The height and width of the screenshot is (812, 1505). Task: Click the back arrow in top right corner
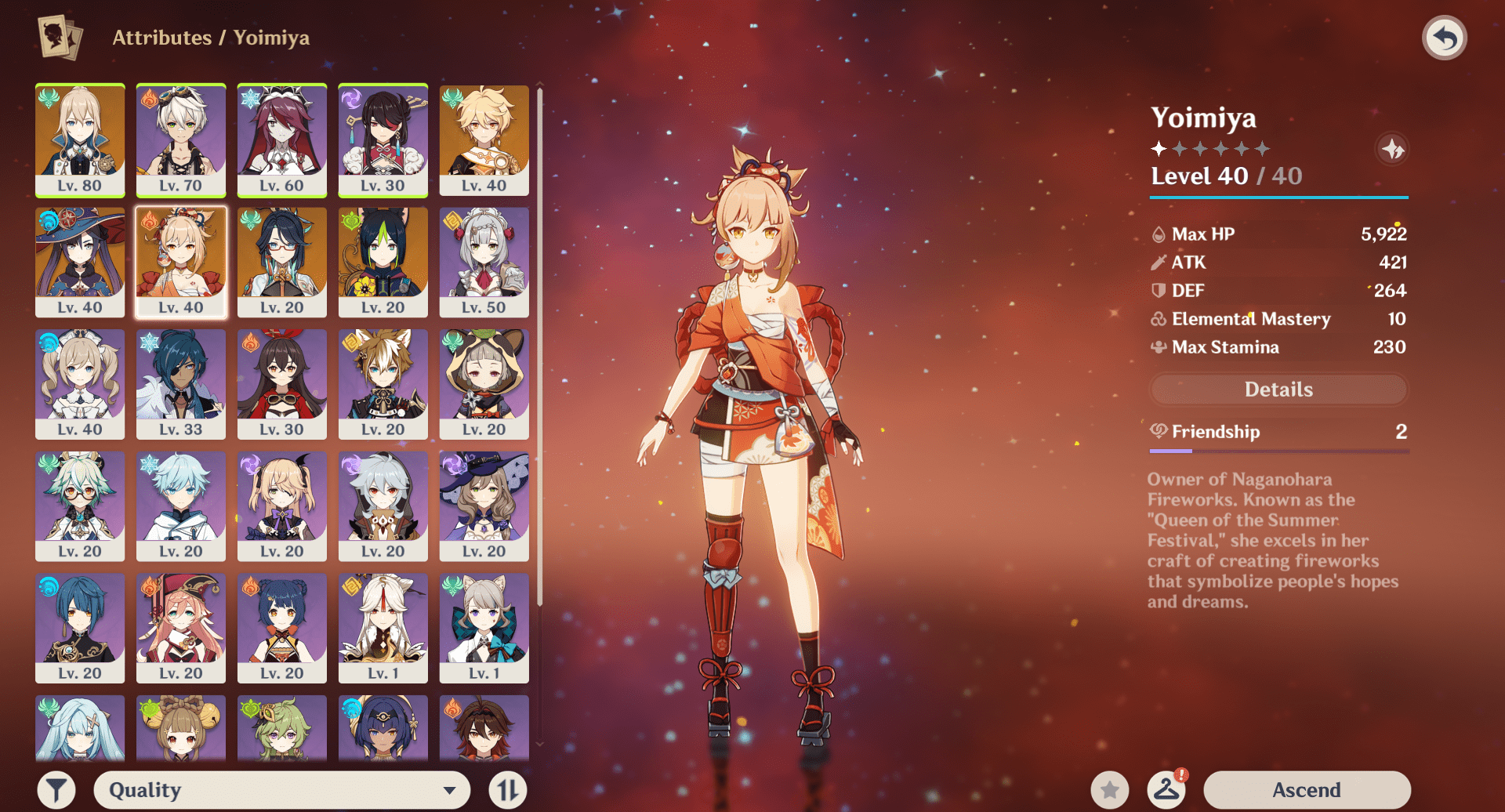pyautogui.click(x=1445, y=36)
